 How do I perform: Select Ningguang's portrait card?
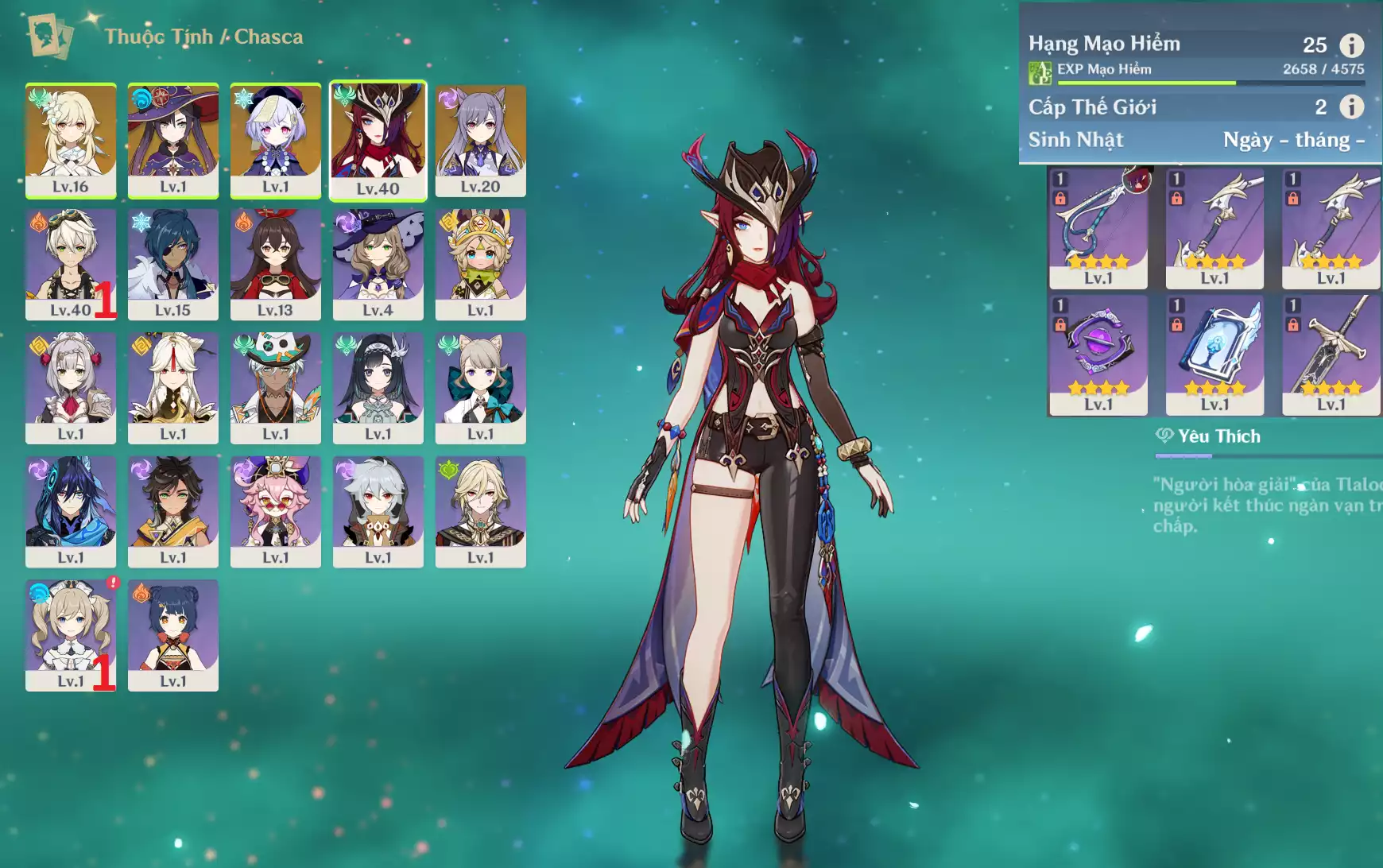click(x=173, y=388)
